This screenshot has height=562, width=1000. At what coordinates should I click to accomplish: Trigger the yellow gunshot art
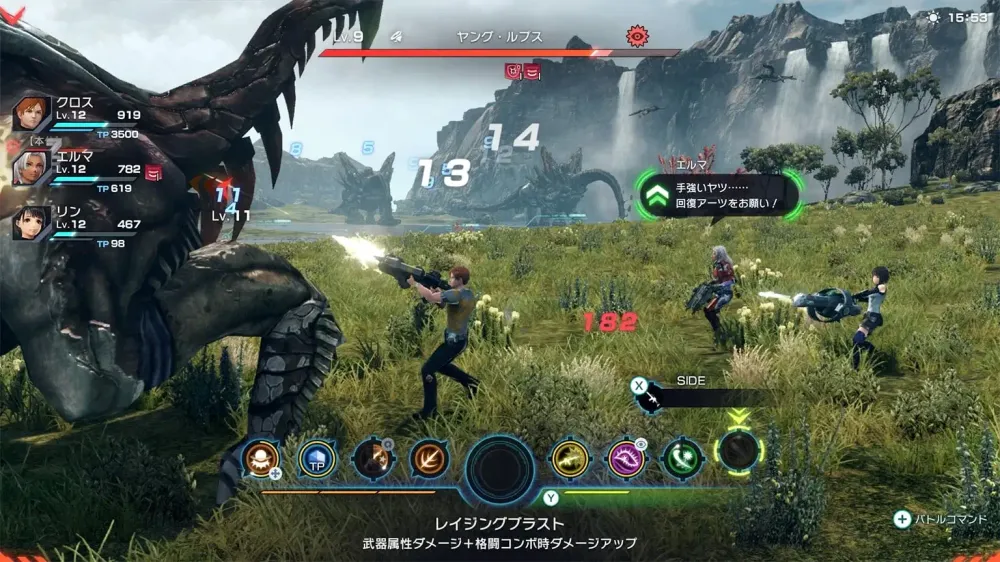571,458
